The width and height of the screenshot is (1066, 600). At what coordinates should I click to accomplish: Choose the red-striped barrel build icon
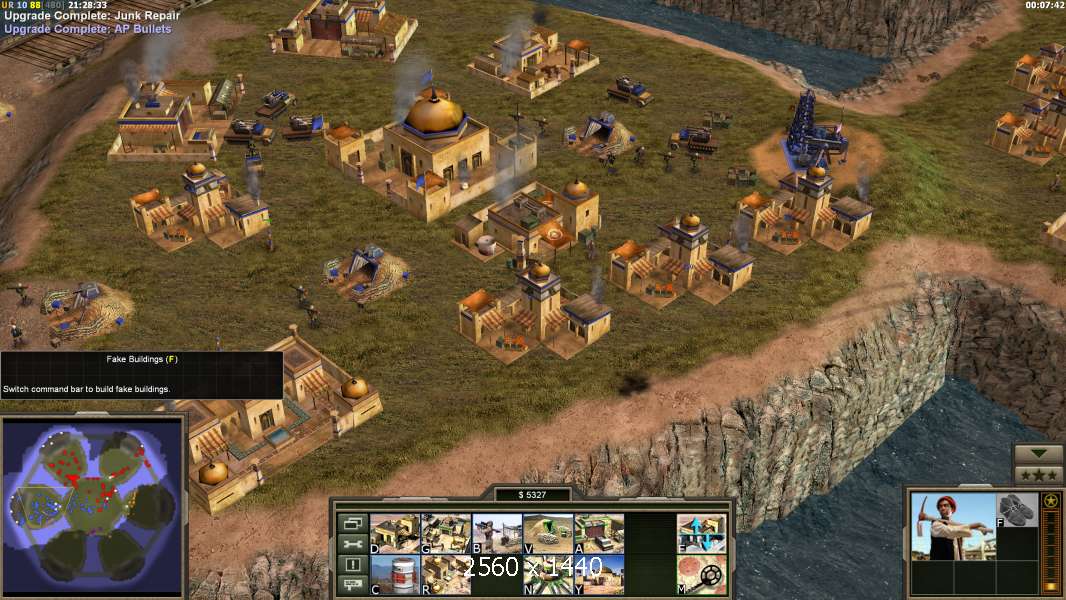[x=395, y=574]
